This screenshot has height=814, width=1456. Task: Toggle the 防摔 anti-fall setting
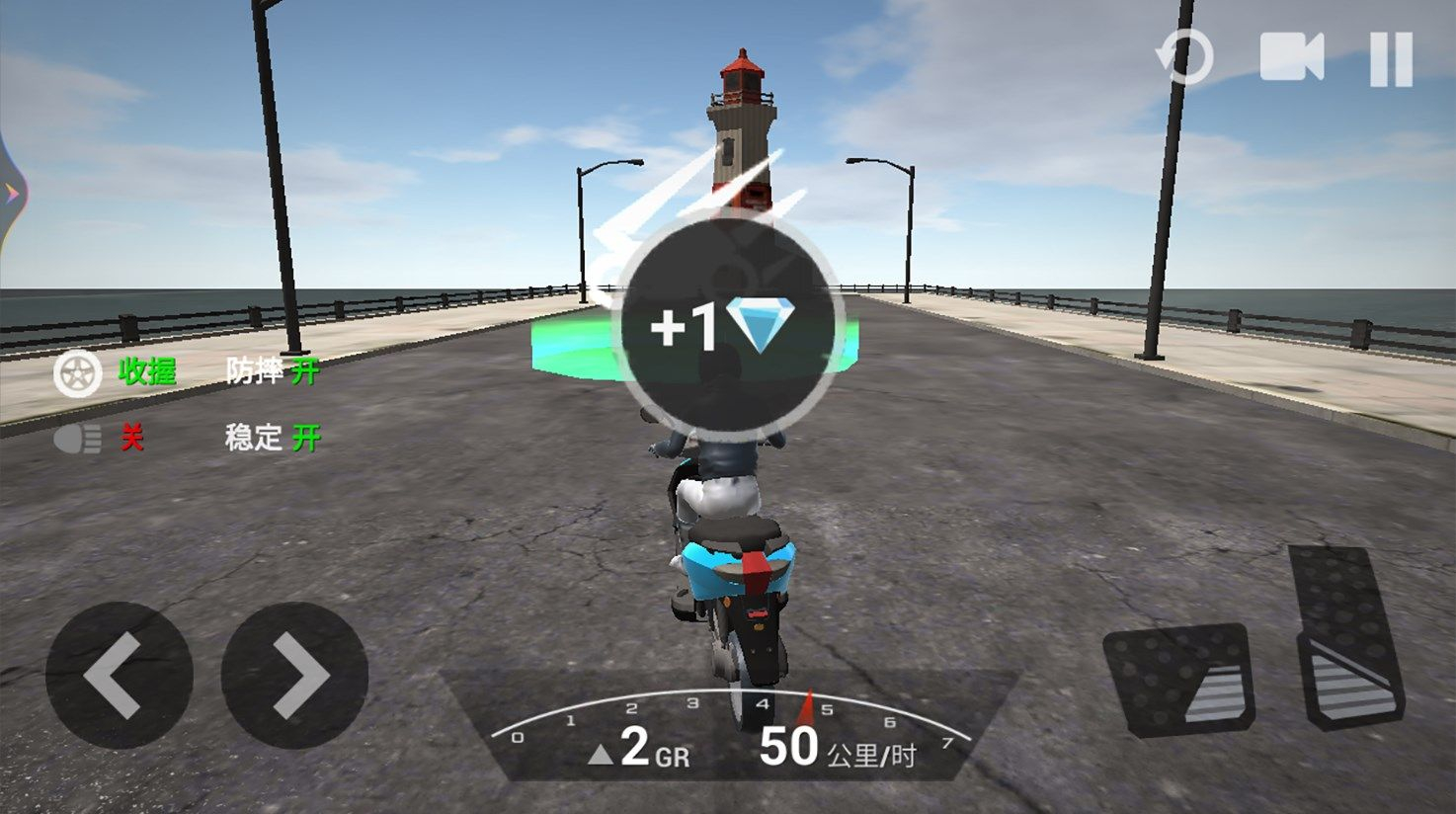(x=273, y=371)
